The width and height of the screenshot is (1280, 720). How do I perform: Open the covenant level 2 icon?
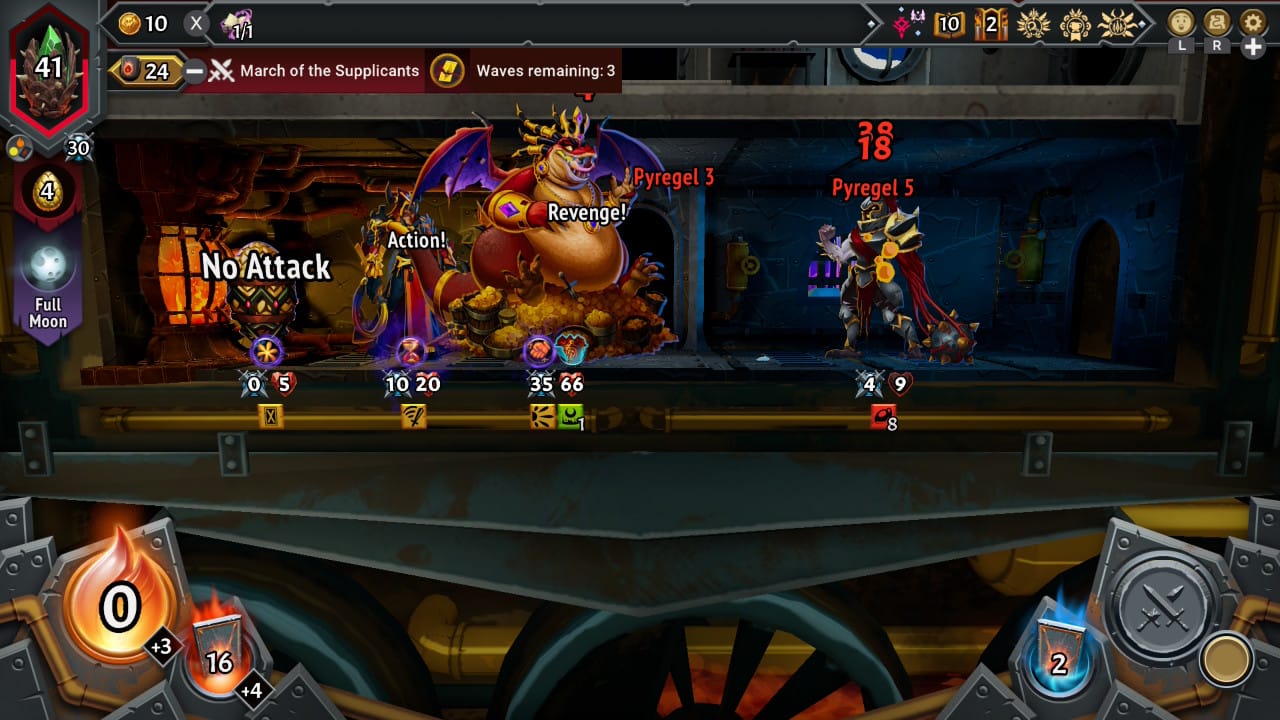pos(991,23)
